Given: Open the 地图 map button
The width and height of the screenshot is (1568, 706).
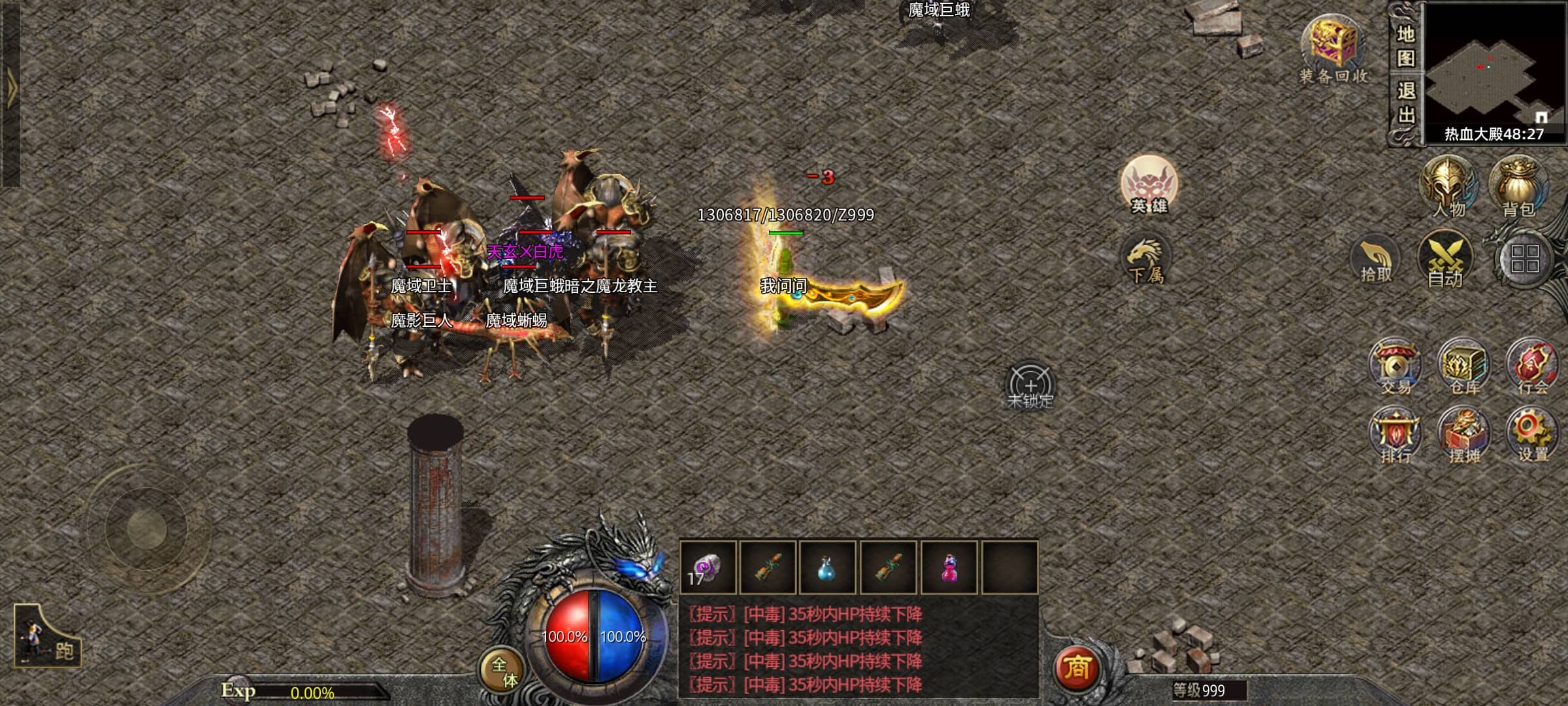Looking at the screenshot, I should (1406, 46).
